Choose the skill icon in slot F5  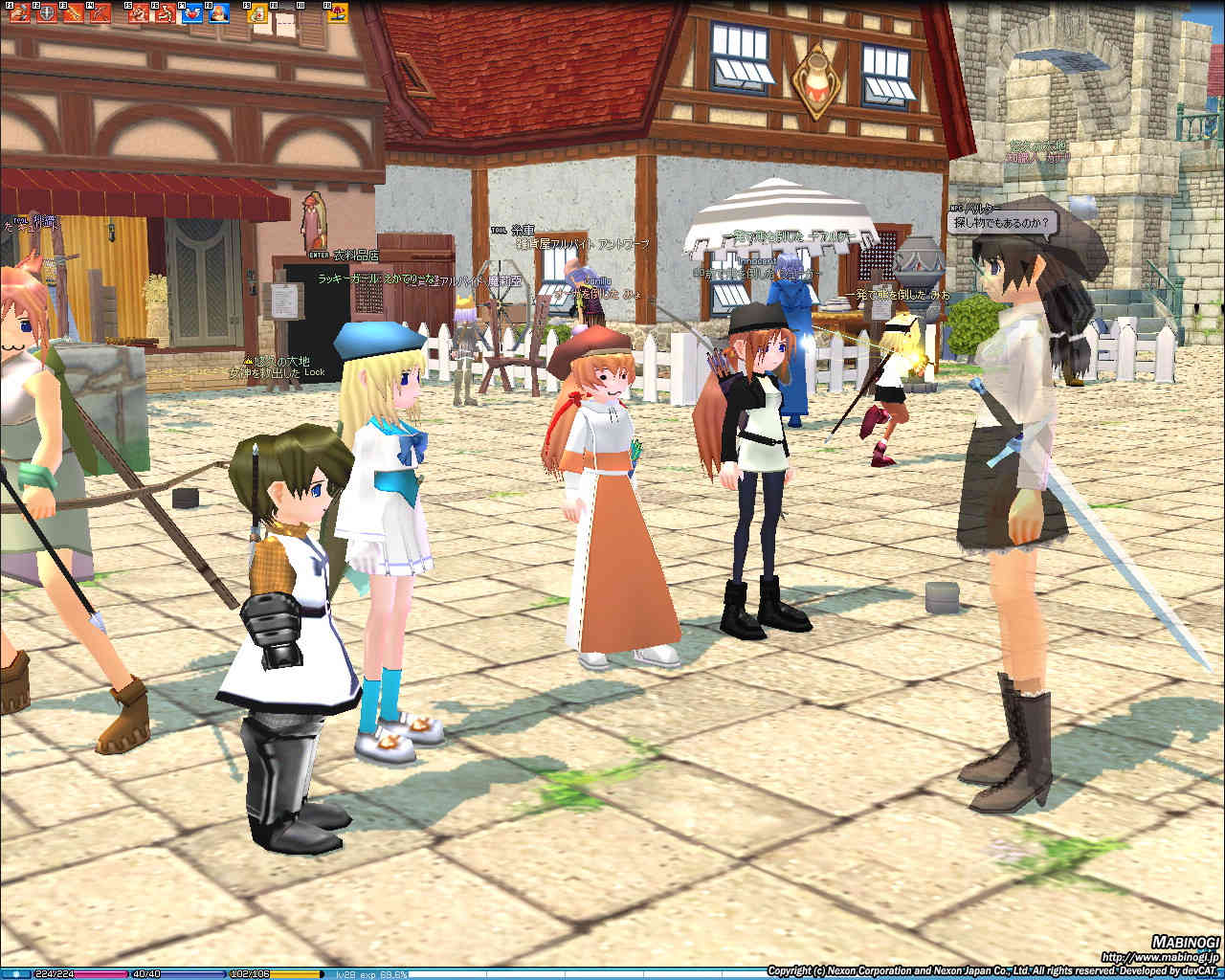coord(139,12)
